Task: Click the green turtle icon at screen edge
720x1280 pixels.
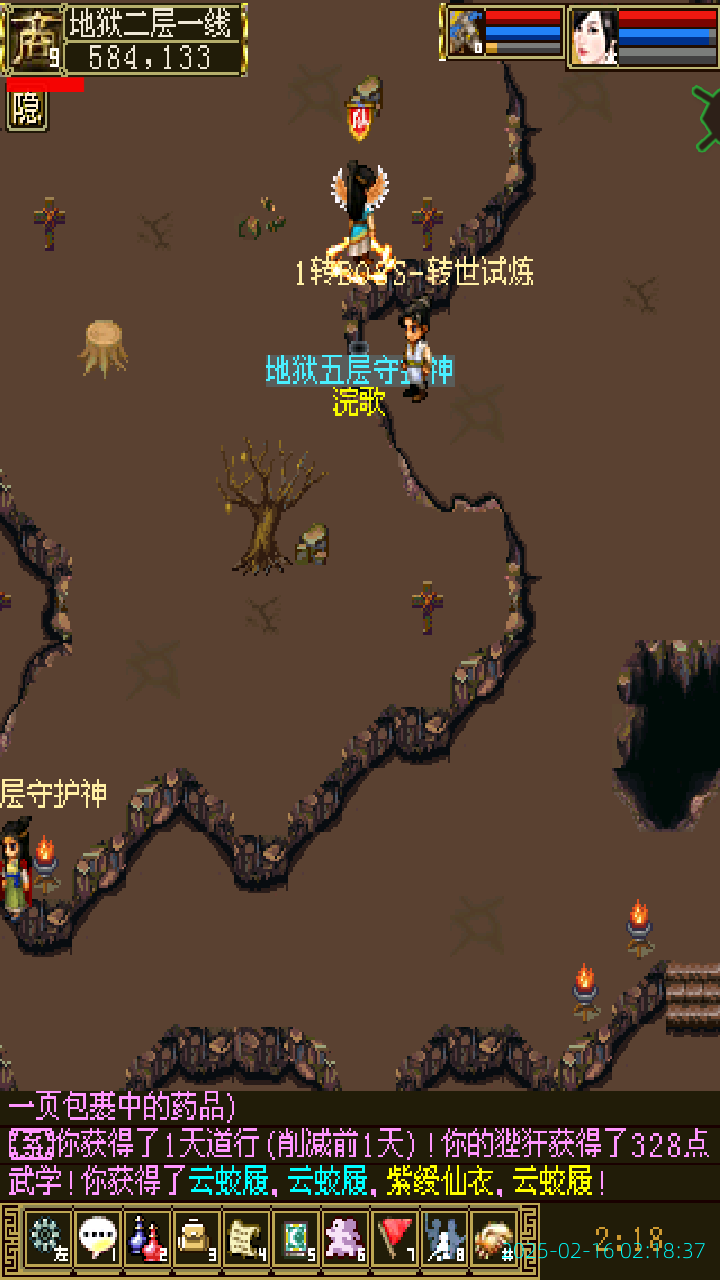Action: [x=707, y=105]
